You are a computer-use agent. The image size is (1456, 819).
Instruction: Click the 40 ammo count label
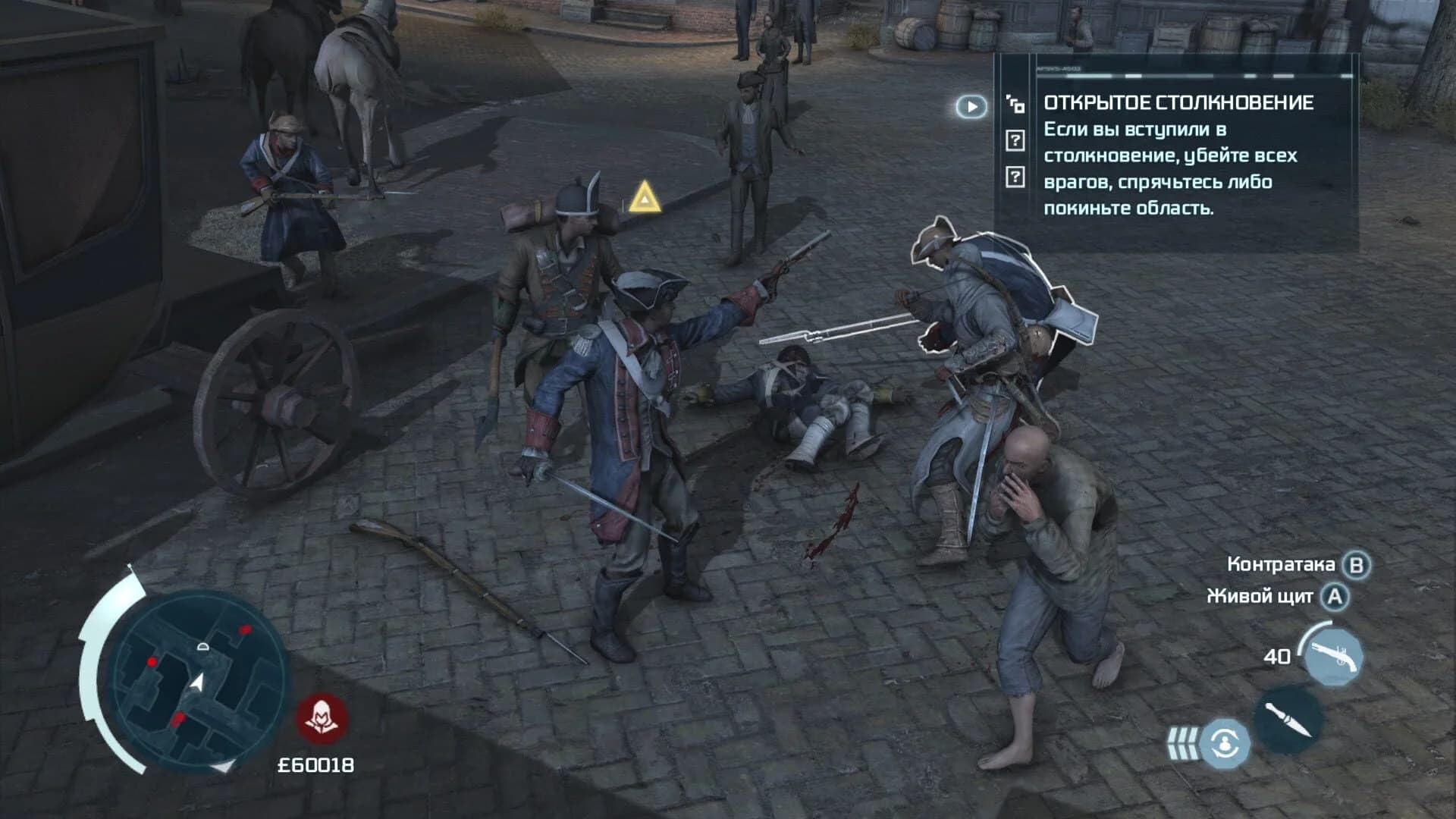click(x=1276, y=657)
